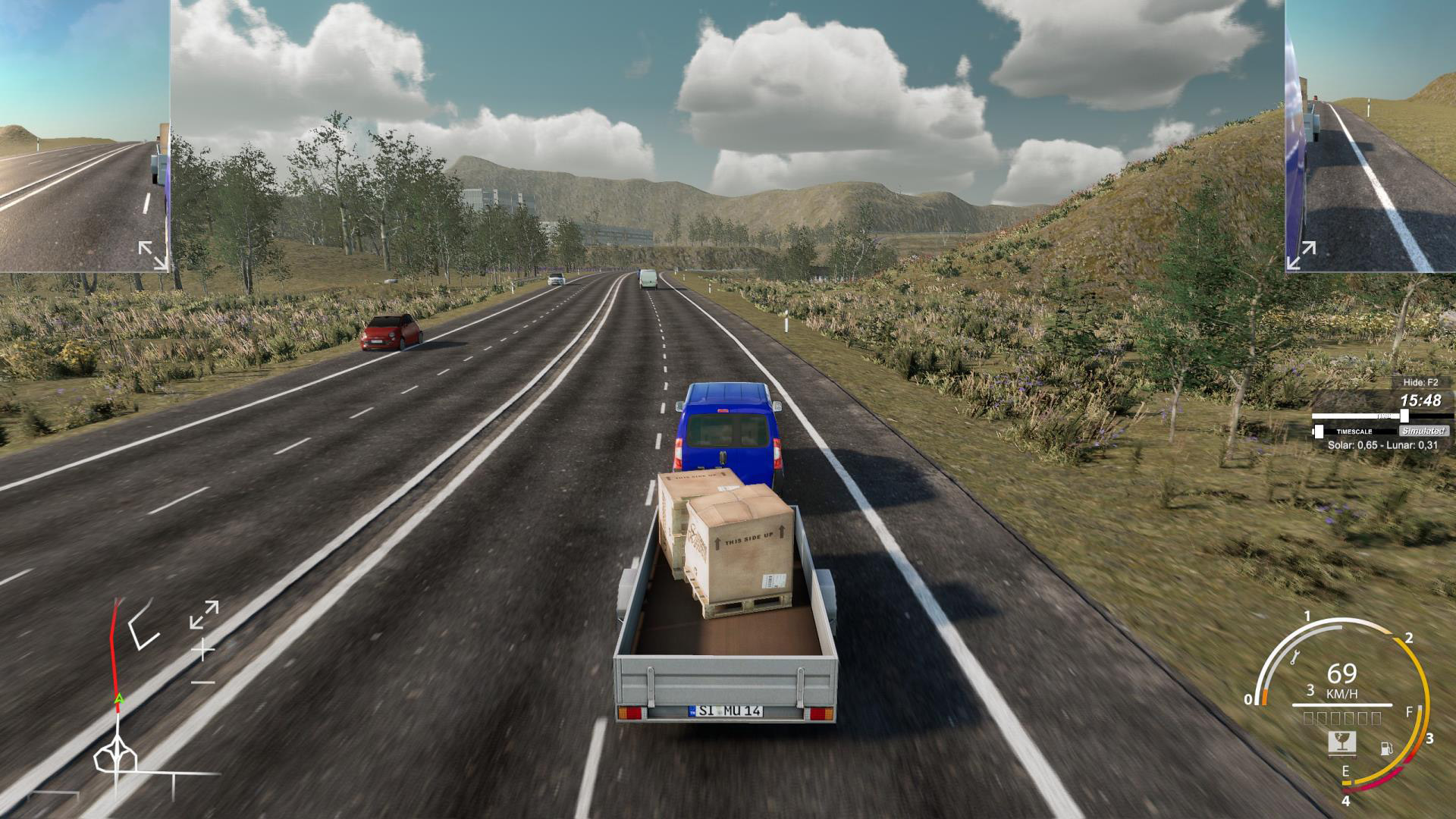Hide the HUD via the Hide: F2 label
Image resolution: width=1456 pixels, height=819 pixels.
click(x=1420, y=382)
